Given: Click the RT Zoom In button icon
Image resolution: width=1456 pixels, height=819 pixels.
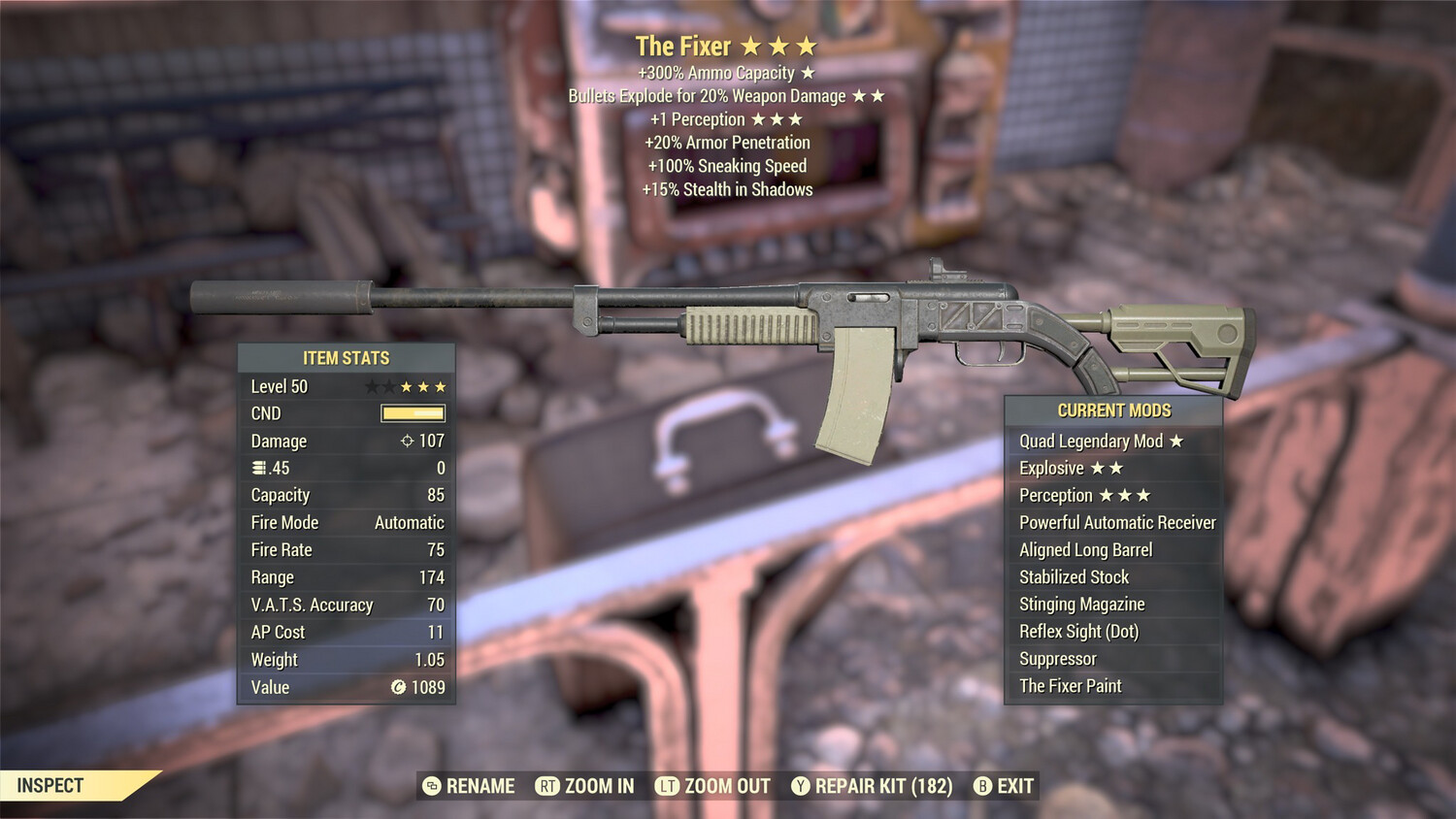Looking at the screenshot, I should pyautogui.click(x=548, y=786).
